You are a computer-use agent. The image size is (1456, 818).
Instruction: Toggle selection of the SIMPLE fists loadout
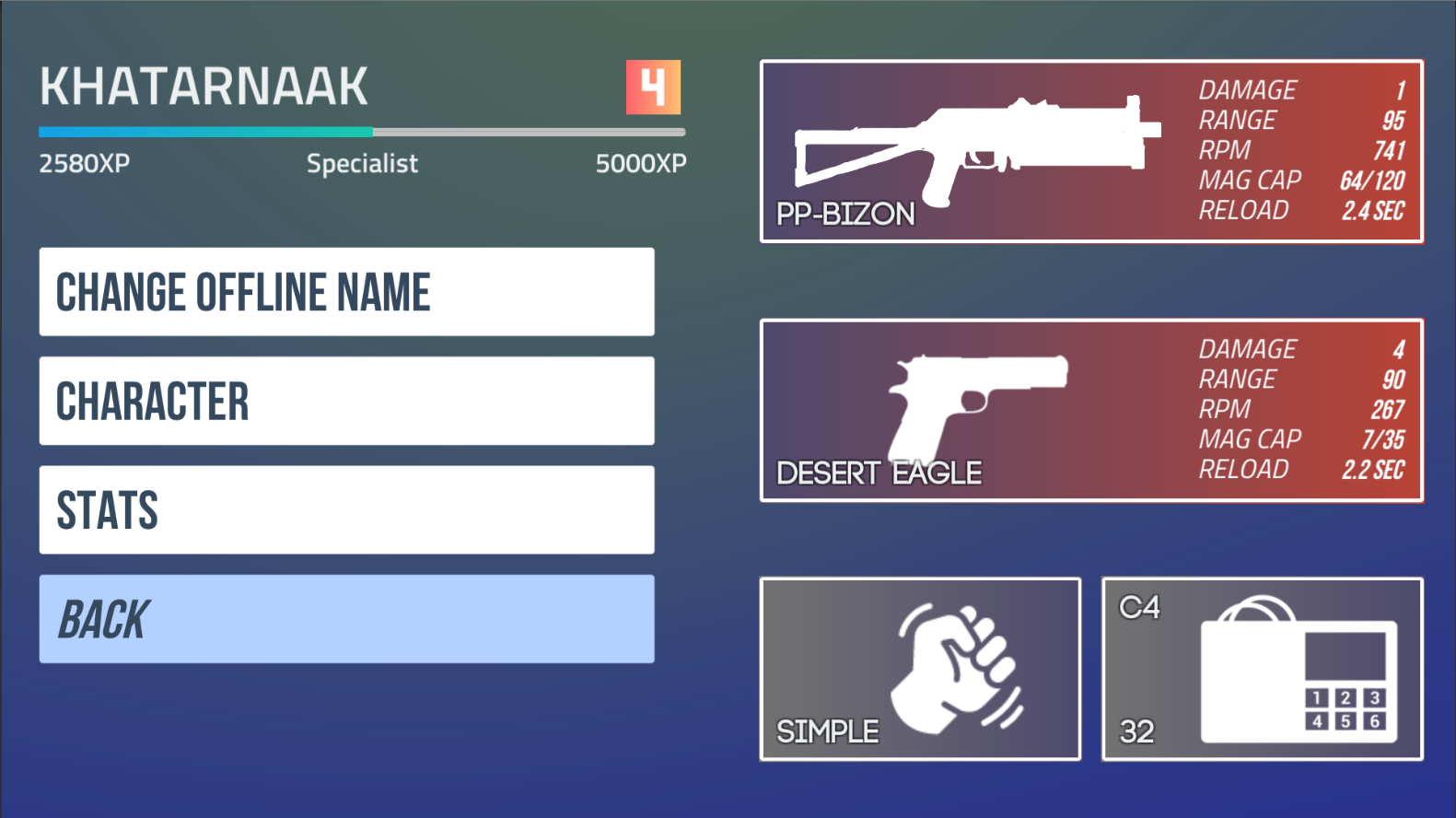tap(919, 668)
